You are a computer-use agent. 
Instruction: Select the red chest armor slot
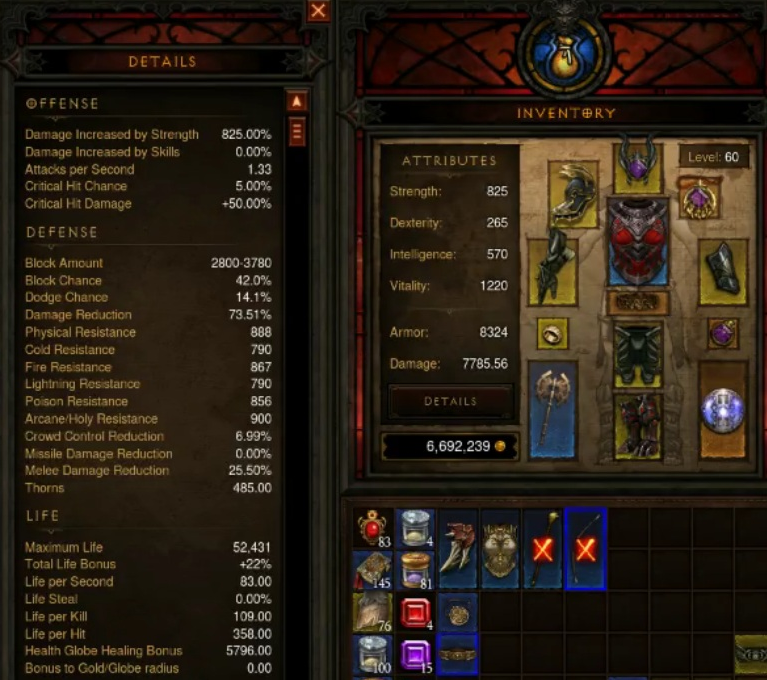click(x=637, y=240)
